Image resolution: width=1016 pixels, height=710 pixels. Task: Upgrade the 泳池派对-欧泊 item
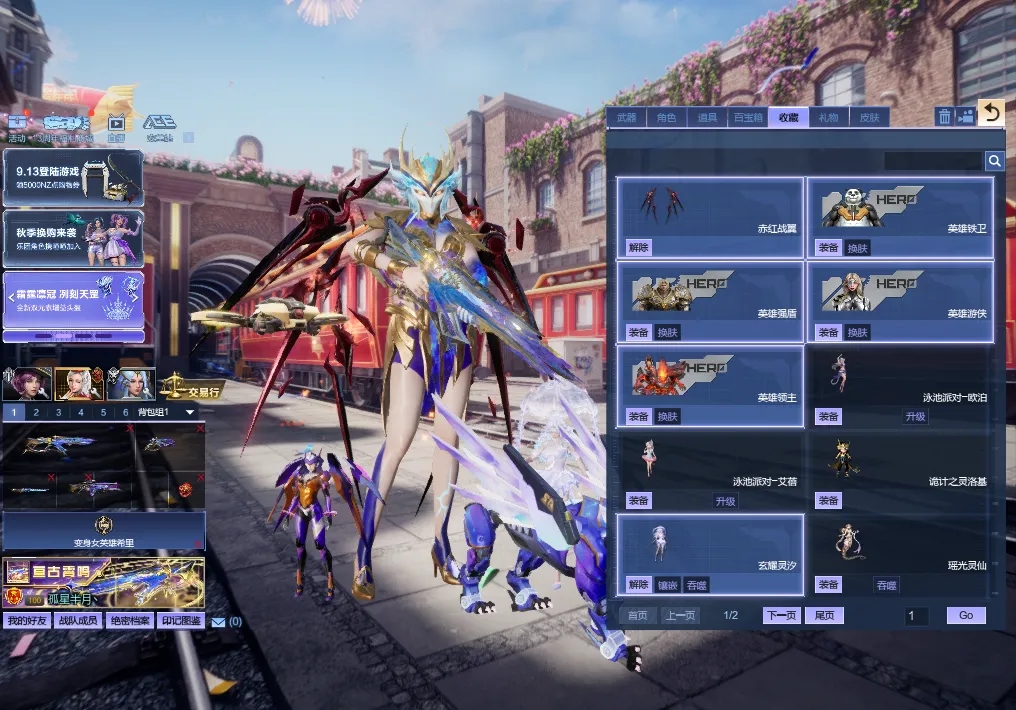click(x=916, y=416)
